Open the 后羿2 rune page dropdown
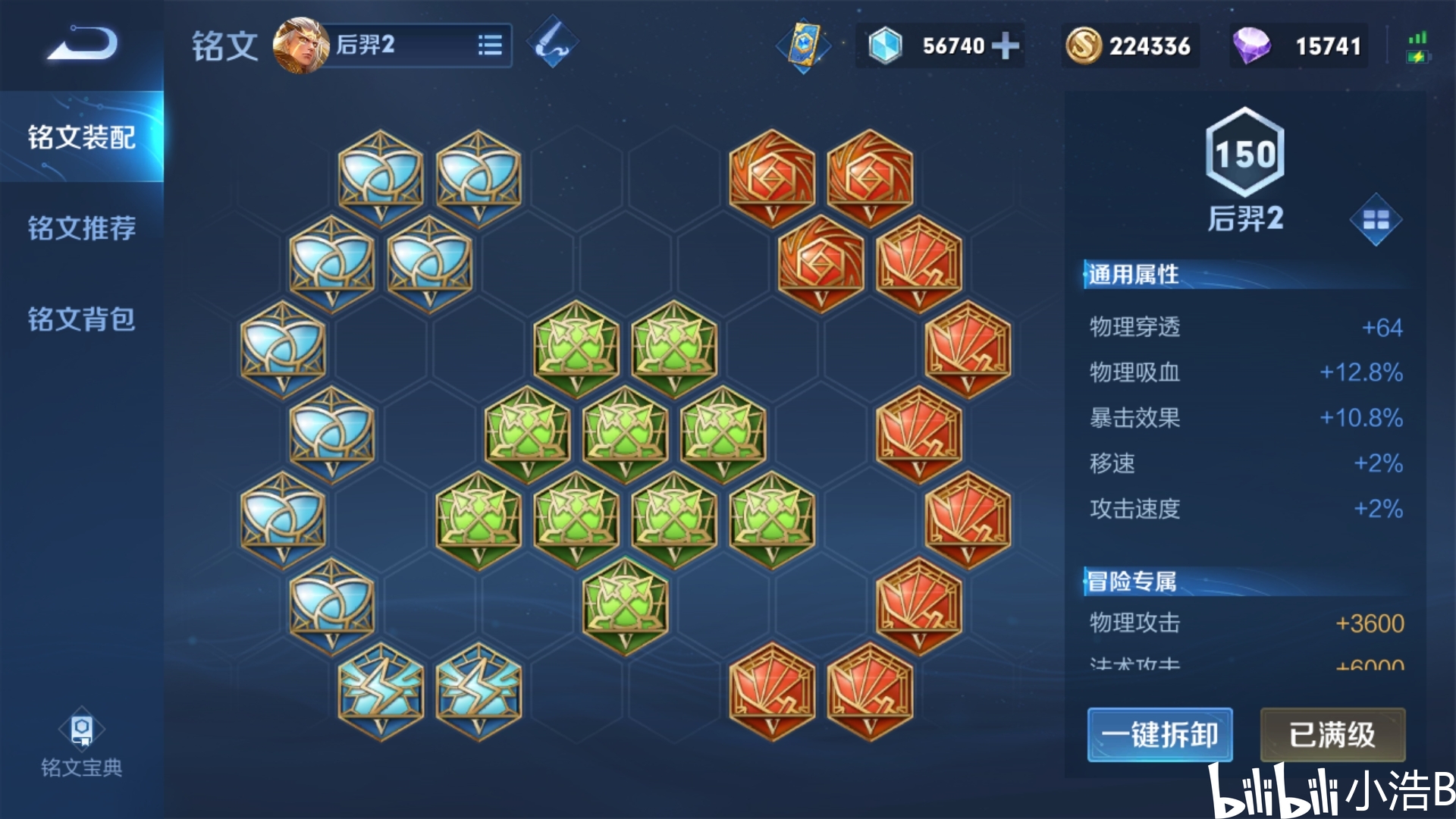 click(x=490, y=45)
